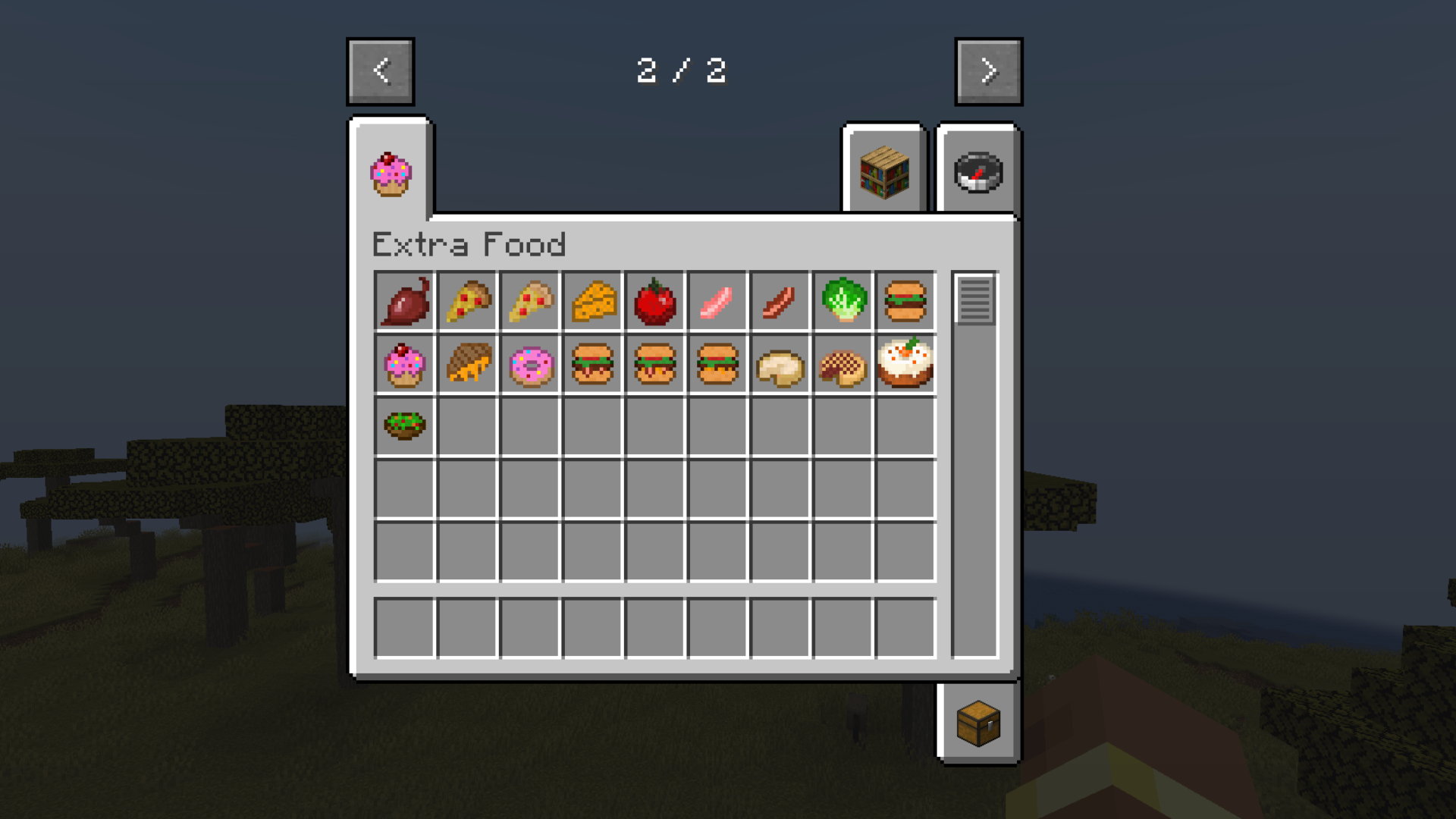The image size is (1456, 819).
Task: Take the pizza slice next to the chili
Action: (x=467, y=302)
